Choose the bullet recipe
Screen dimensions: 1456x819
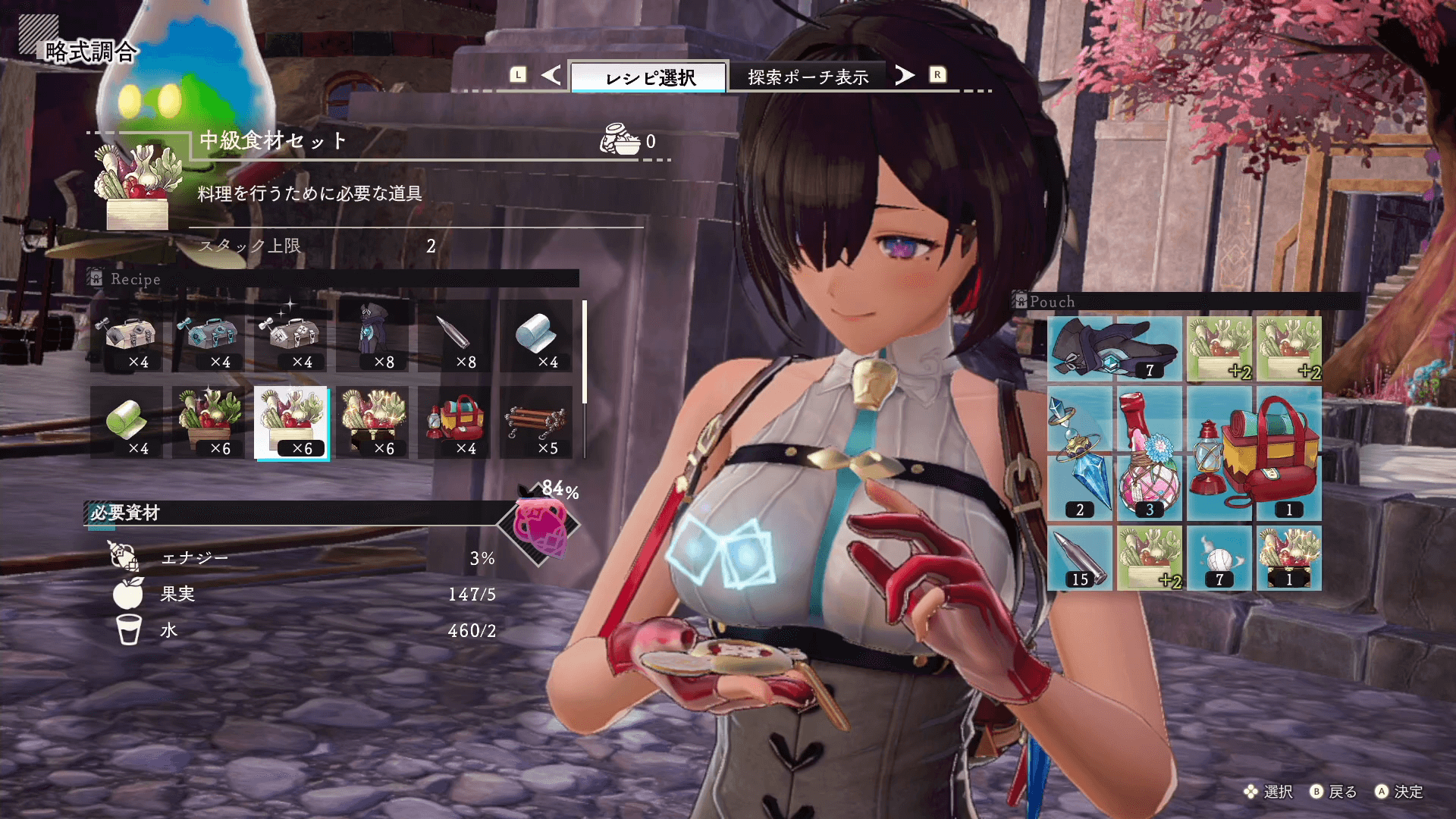(x=454, y=336)
